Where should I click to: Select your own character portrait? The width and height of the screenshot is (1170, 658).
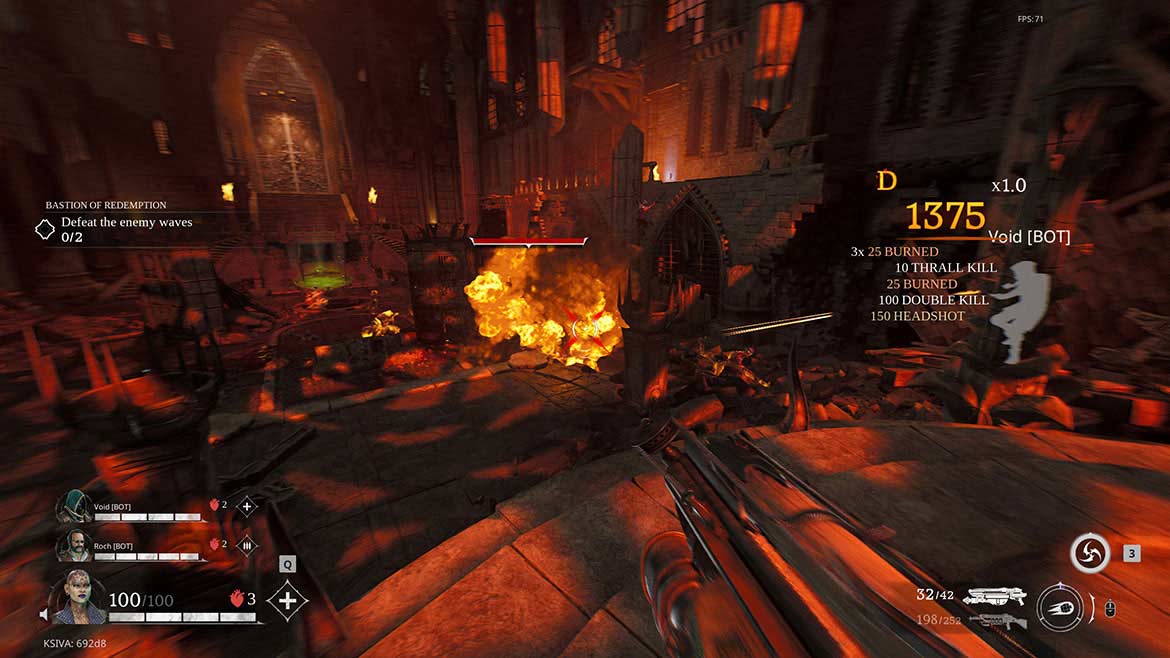pyautogui.click(x=78, y=598)
